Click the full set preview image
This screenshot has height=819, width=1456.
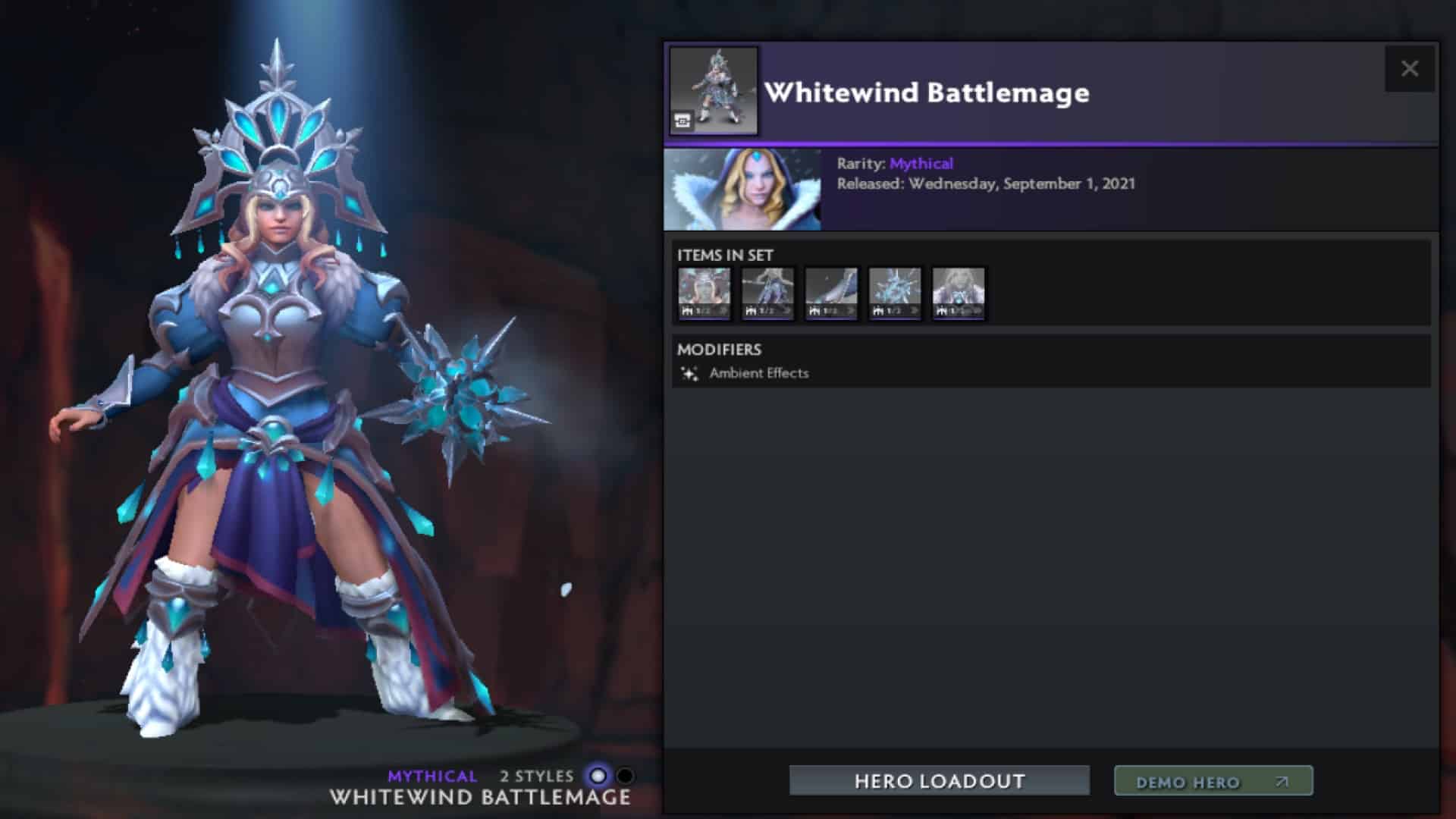click(x=713, y=91)
